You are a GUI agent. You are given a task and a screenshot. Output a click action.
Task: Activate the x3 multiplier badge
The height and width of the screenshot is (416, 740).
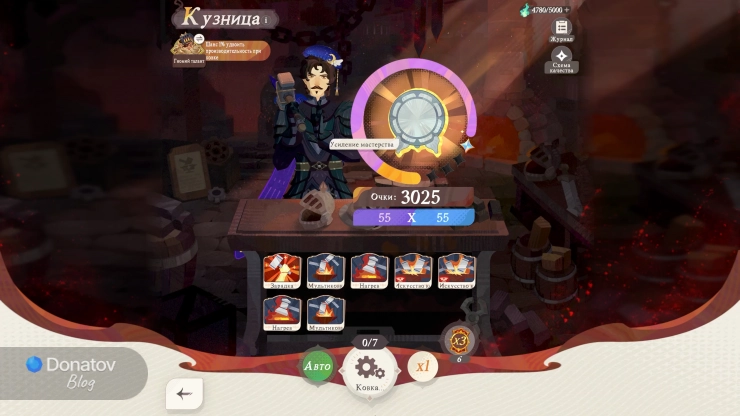[x=459, y=338]
